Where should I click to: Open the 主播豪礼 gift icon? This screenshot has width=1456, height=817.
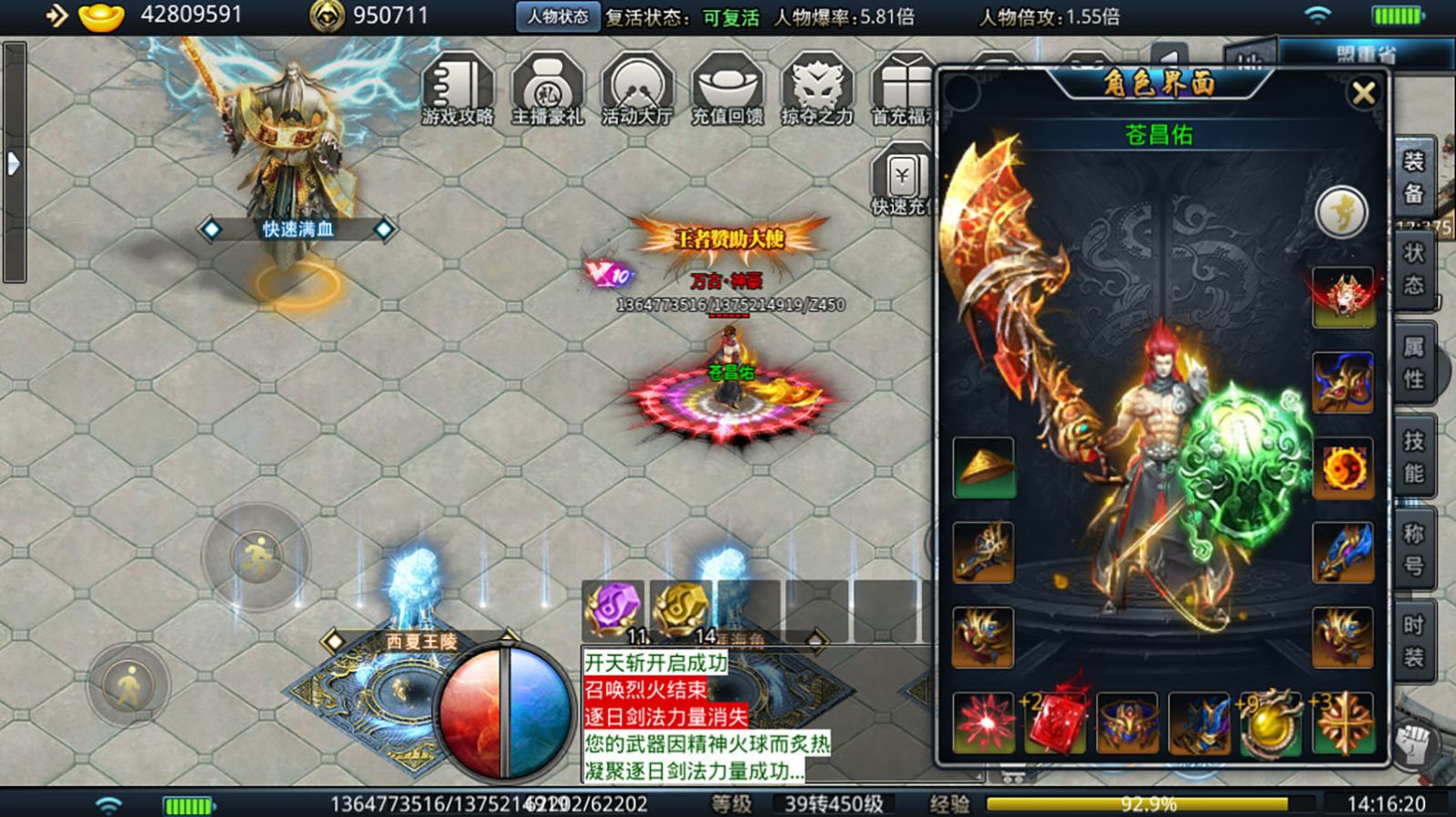(548, 89)
